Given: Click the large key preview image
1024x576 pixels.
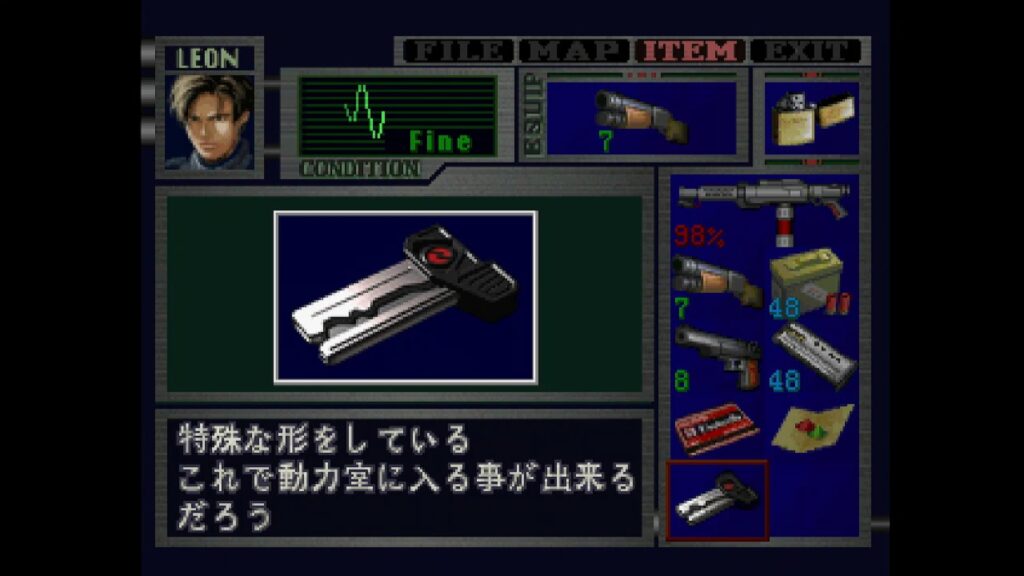Looking at the screenshot, I should pyautogui.click(x=405, y=297).
